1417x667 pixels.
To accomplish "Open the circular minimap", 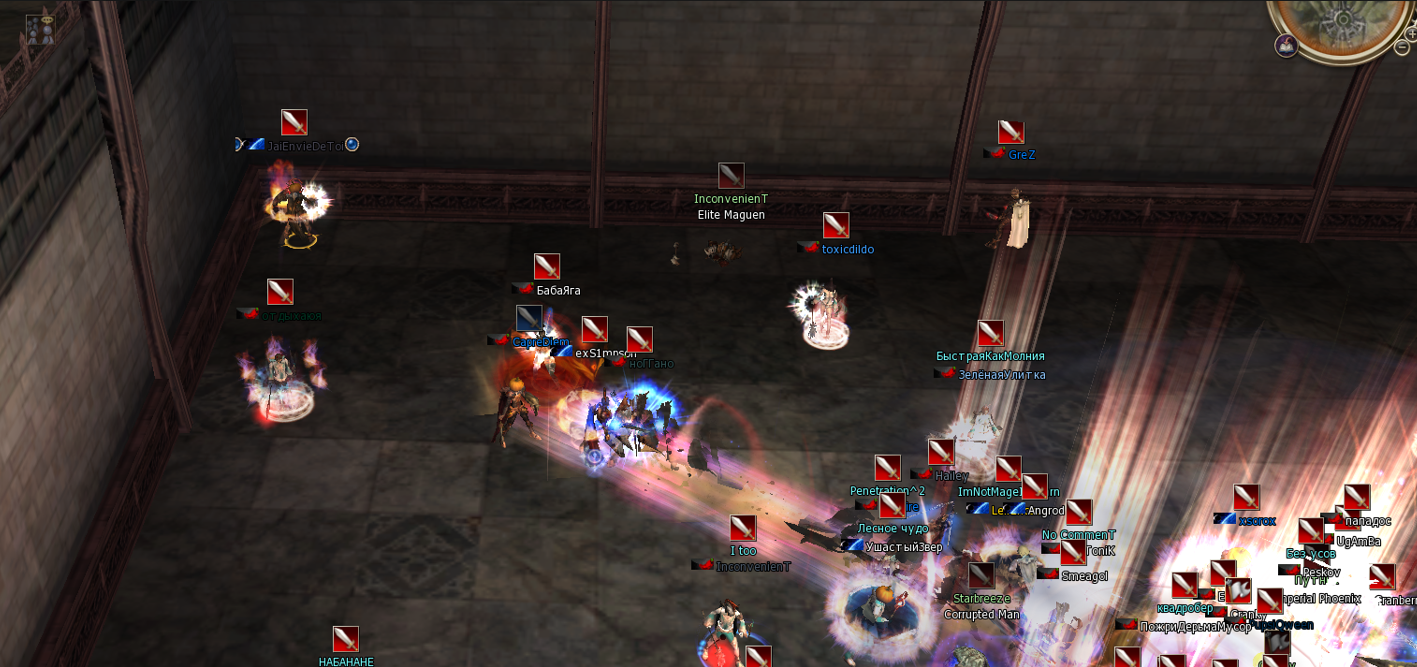I will pos(1344,18).
